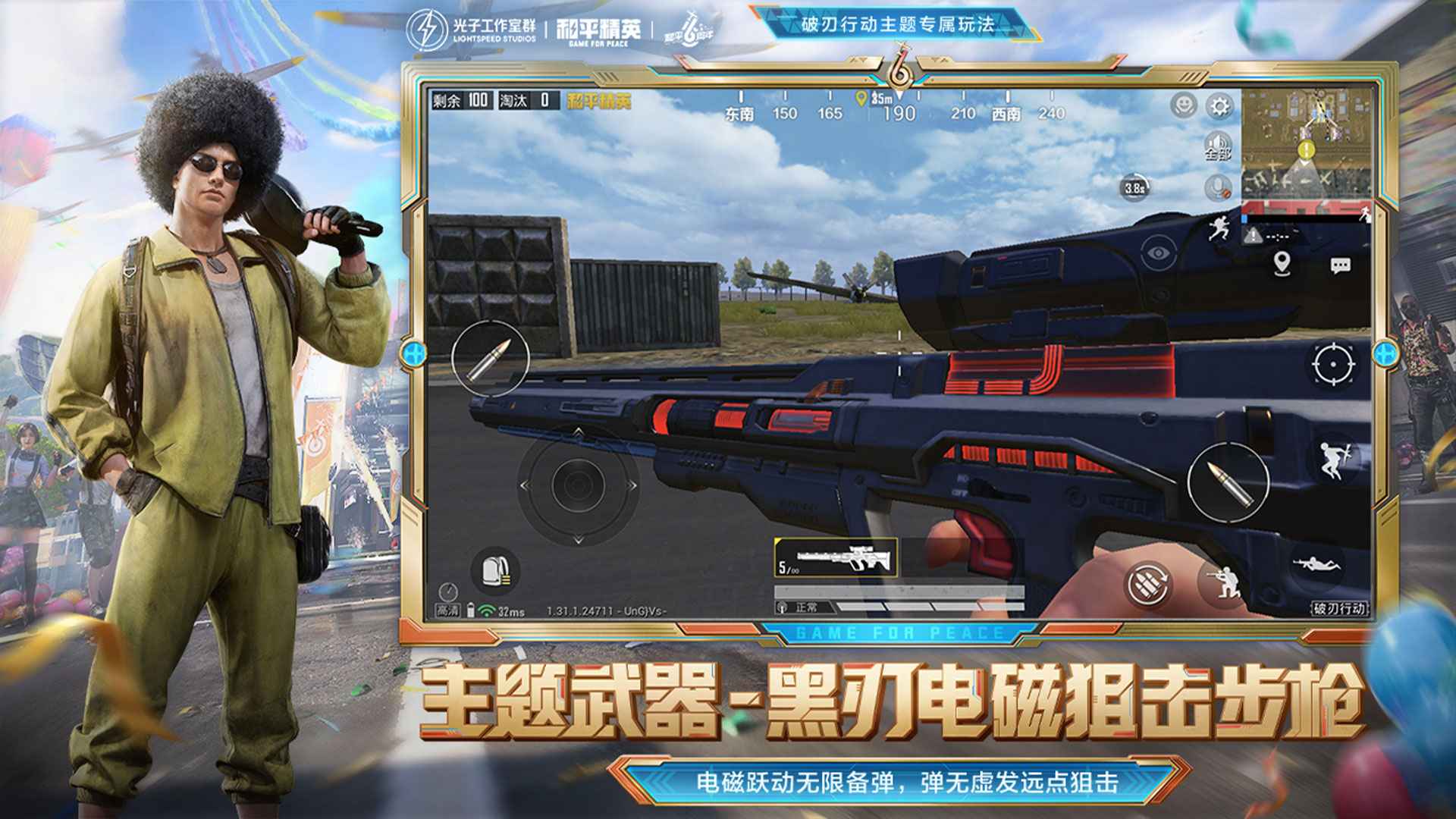This screenshot has height=819, width=1456.
Task: Tap the bullet fire button above the joystick
Action: pyautogui.click(x=490, y=358)
